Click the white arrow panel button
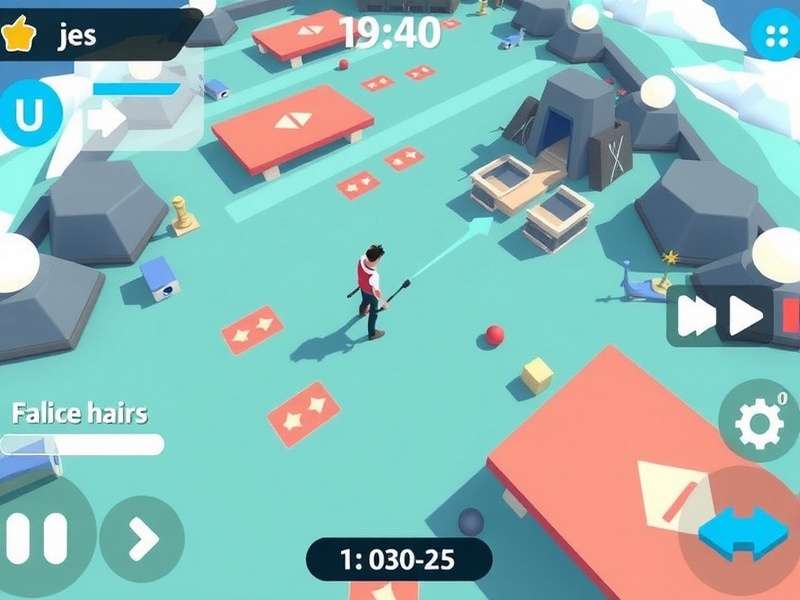This screenshot has height=600, width=800. [106, 119]
